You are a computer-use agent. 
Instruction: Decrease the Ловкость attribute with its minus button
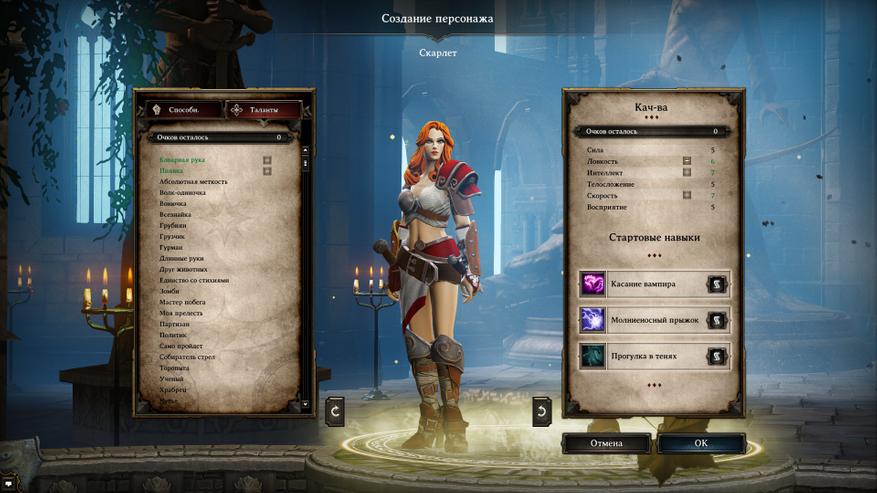tap(687, 160)
